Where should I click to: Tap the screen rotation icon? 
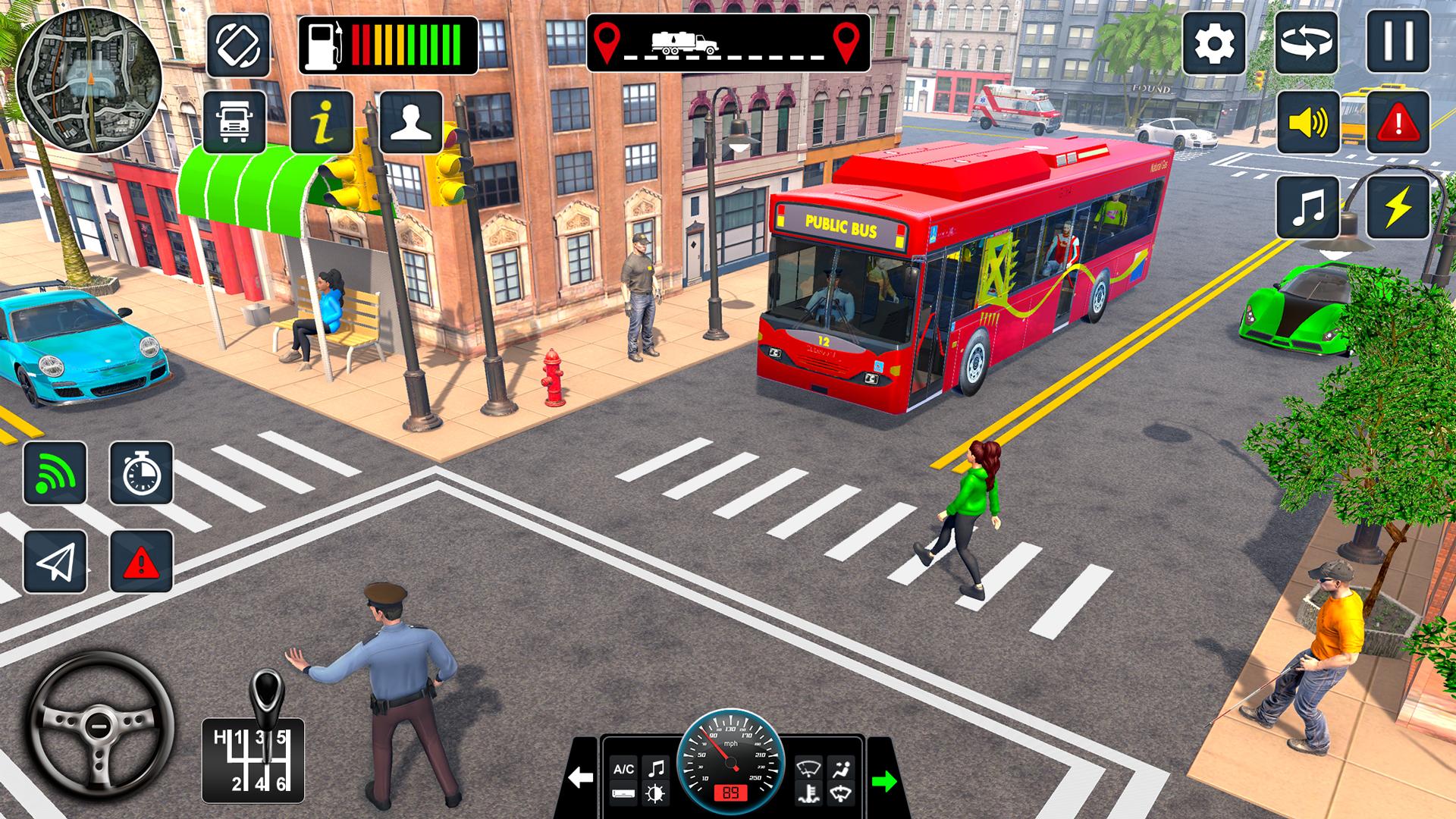(x=238, y=45)
